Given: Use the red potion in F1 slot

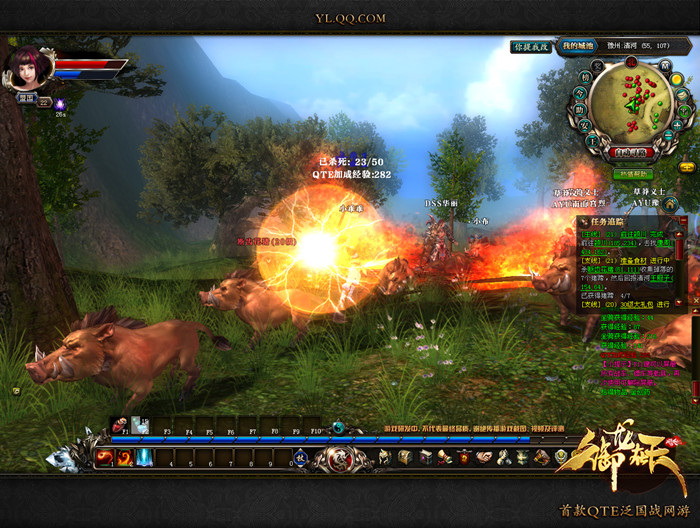Looking at the screenshot, I should (120, 424).
